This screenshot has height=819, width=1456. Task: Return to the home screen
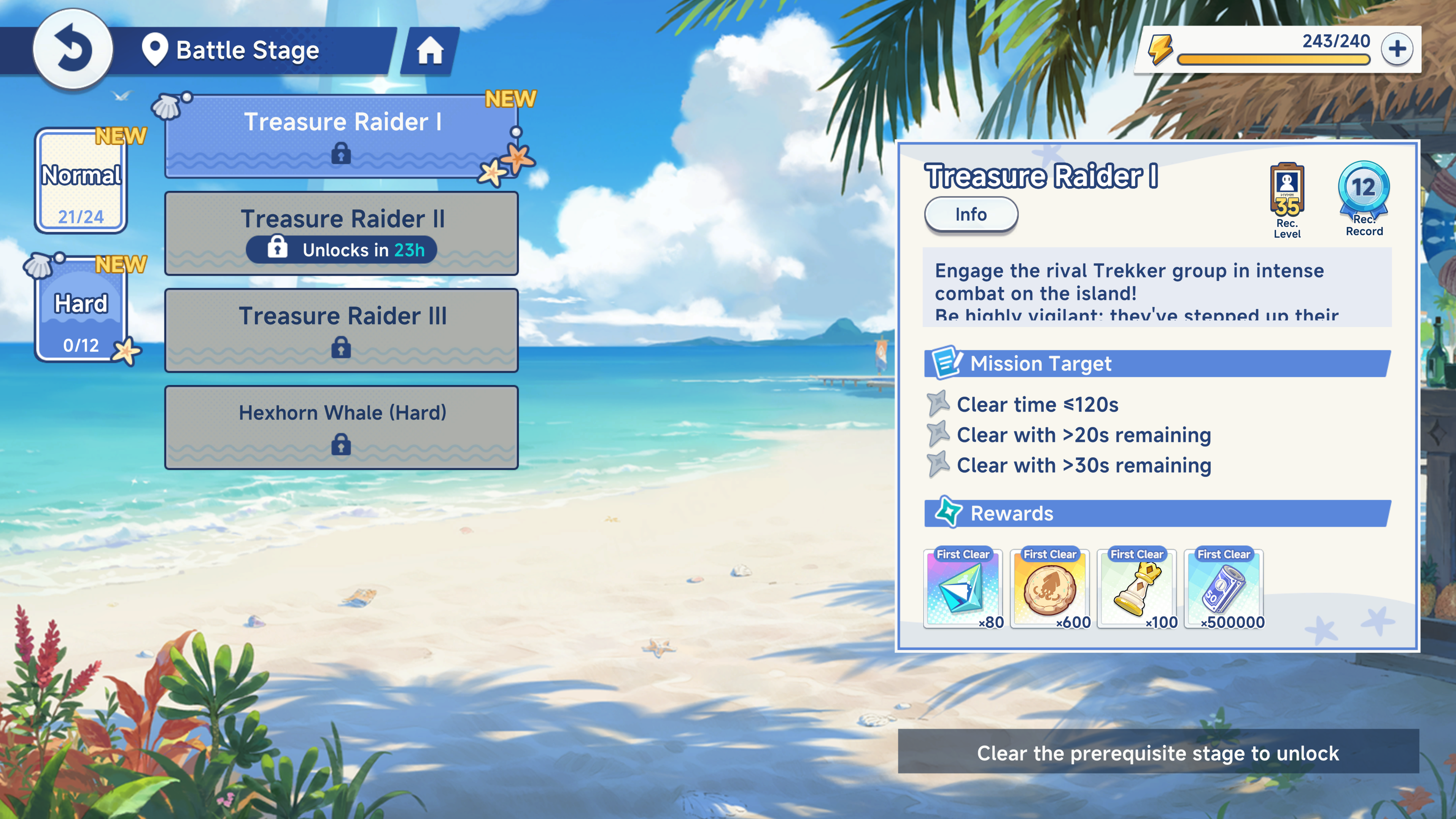430,51
